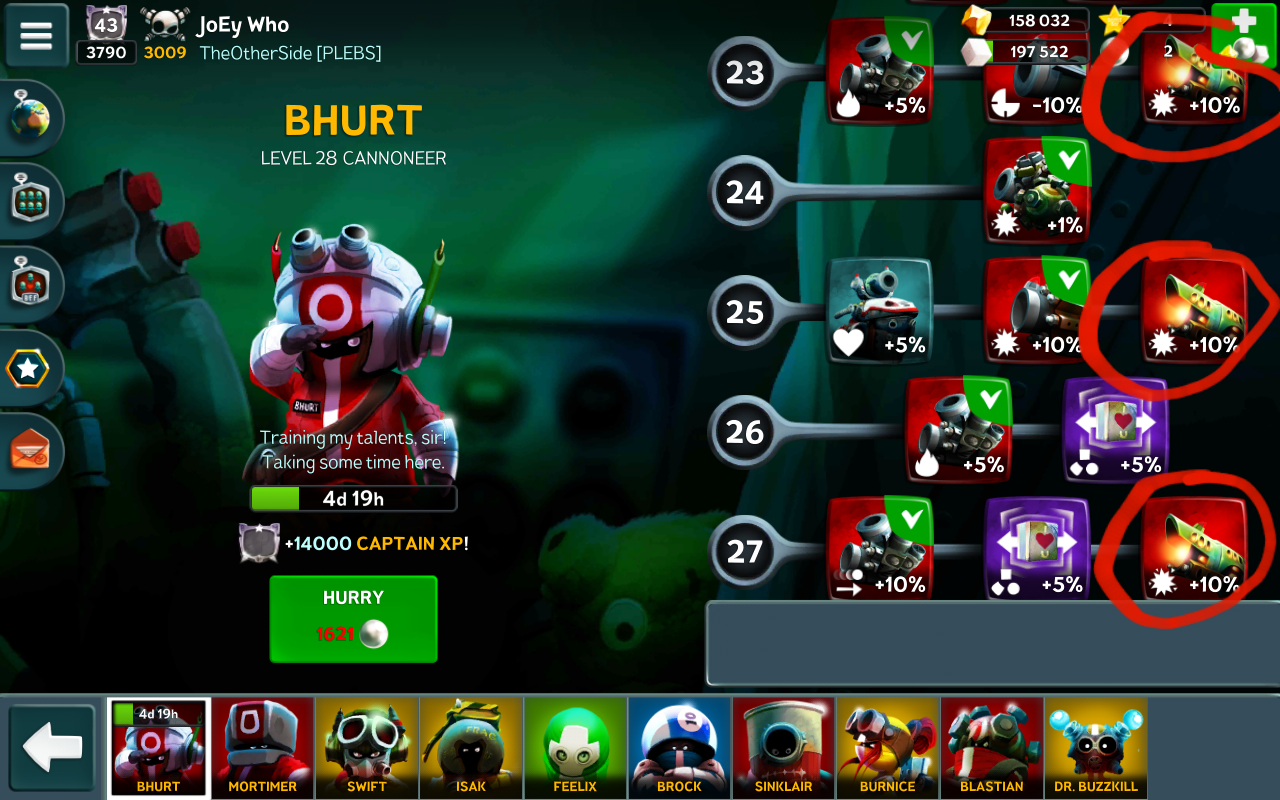This screenshot has width=1280, height=800.
Task: Open the hamburger main menu
Action: pos(36,35)
